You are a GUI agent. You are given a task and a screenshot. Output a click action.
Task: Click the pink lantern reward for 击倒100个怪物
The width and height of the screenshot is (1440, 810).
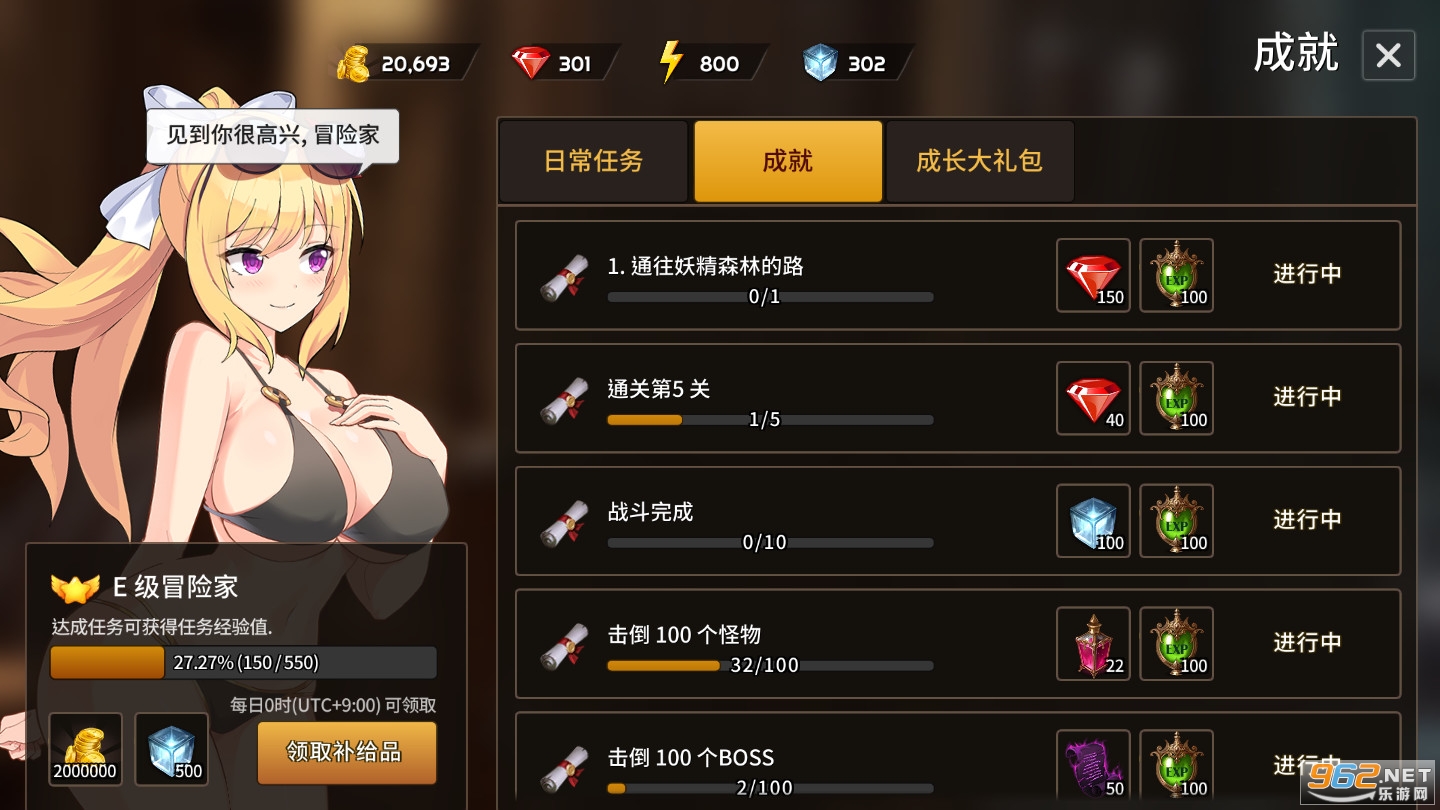coord(1092,643)
